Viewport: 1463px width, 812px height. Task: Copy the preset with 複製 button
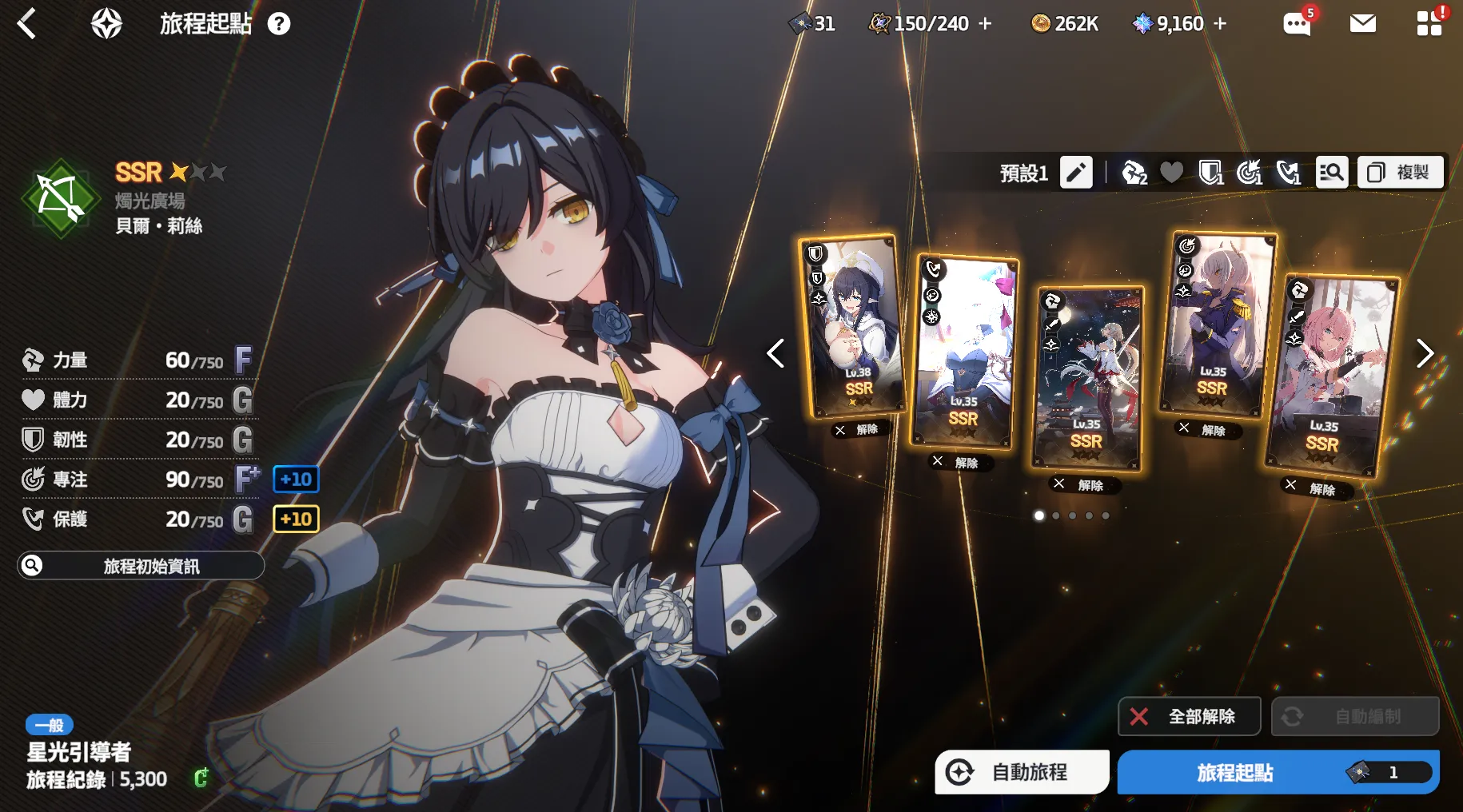[1401, 173]
